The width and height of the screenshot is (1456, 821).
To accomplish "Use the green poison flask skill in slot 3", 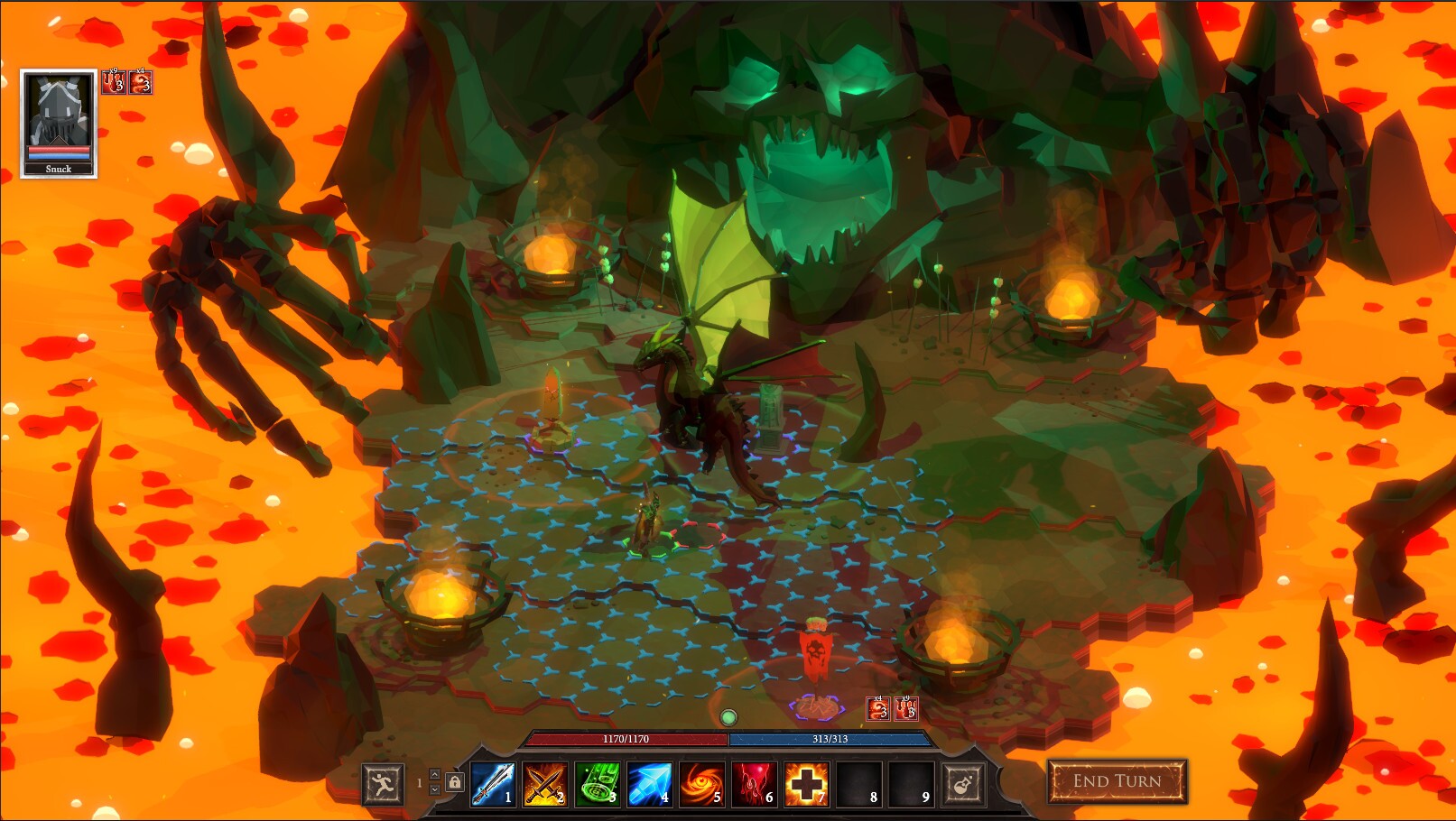I will pos(598,785).
